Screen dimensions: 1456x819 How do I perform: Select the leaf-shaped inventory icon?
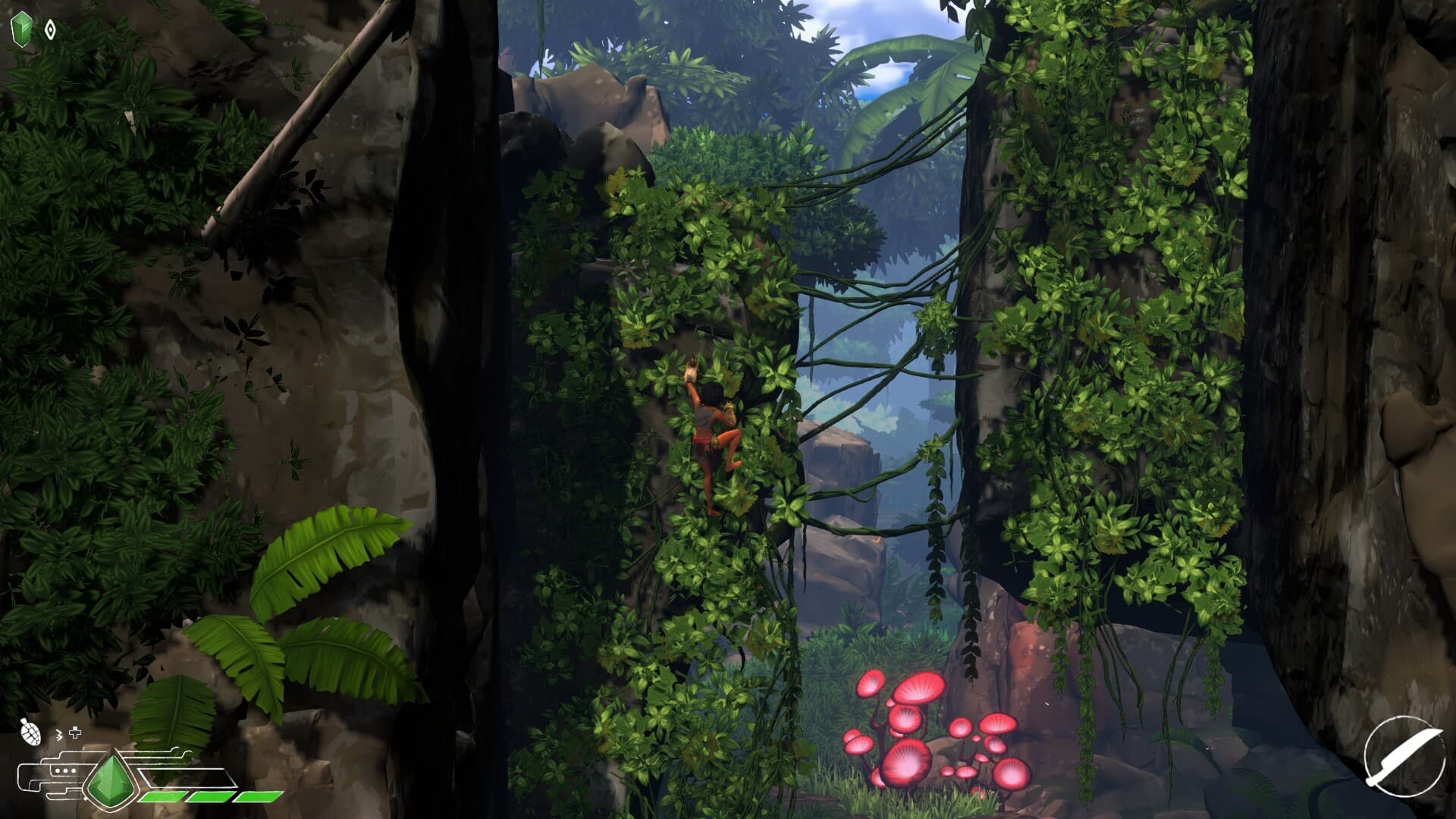point(30,732)
